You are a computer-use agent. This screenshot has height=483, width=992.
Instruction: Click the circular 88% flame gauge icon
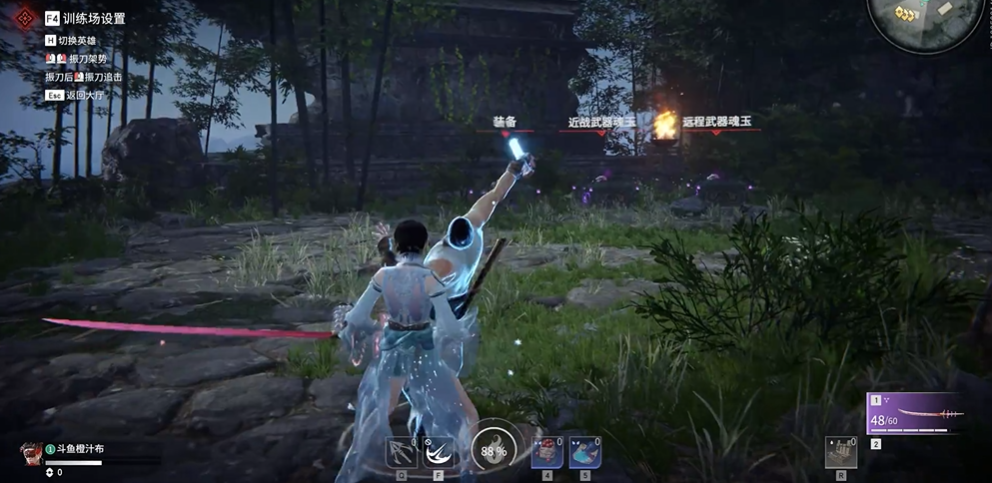point(493,448)
